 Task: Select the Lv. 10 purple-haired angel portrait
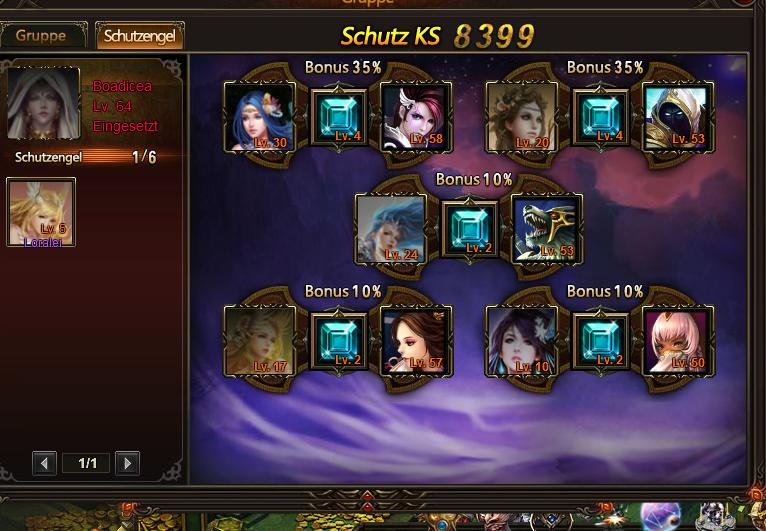click(521, 341)
